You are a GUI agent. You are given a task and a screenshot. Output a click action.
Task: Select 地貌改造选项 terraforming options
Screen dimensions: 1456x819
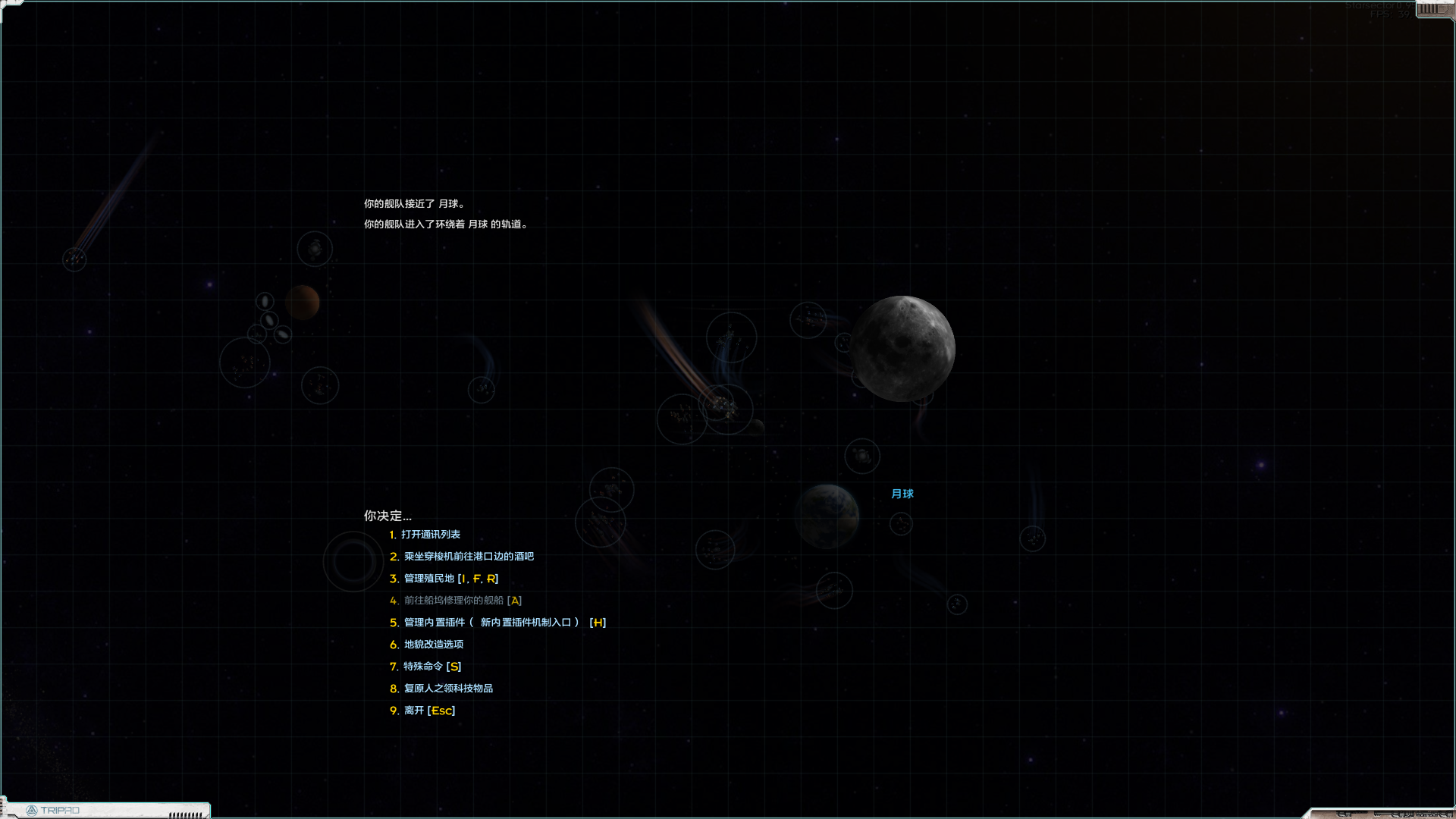click(x=432, y=644)
